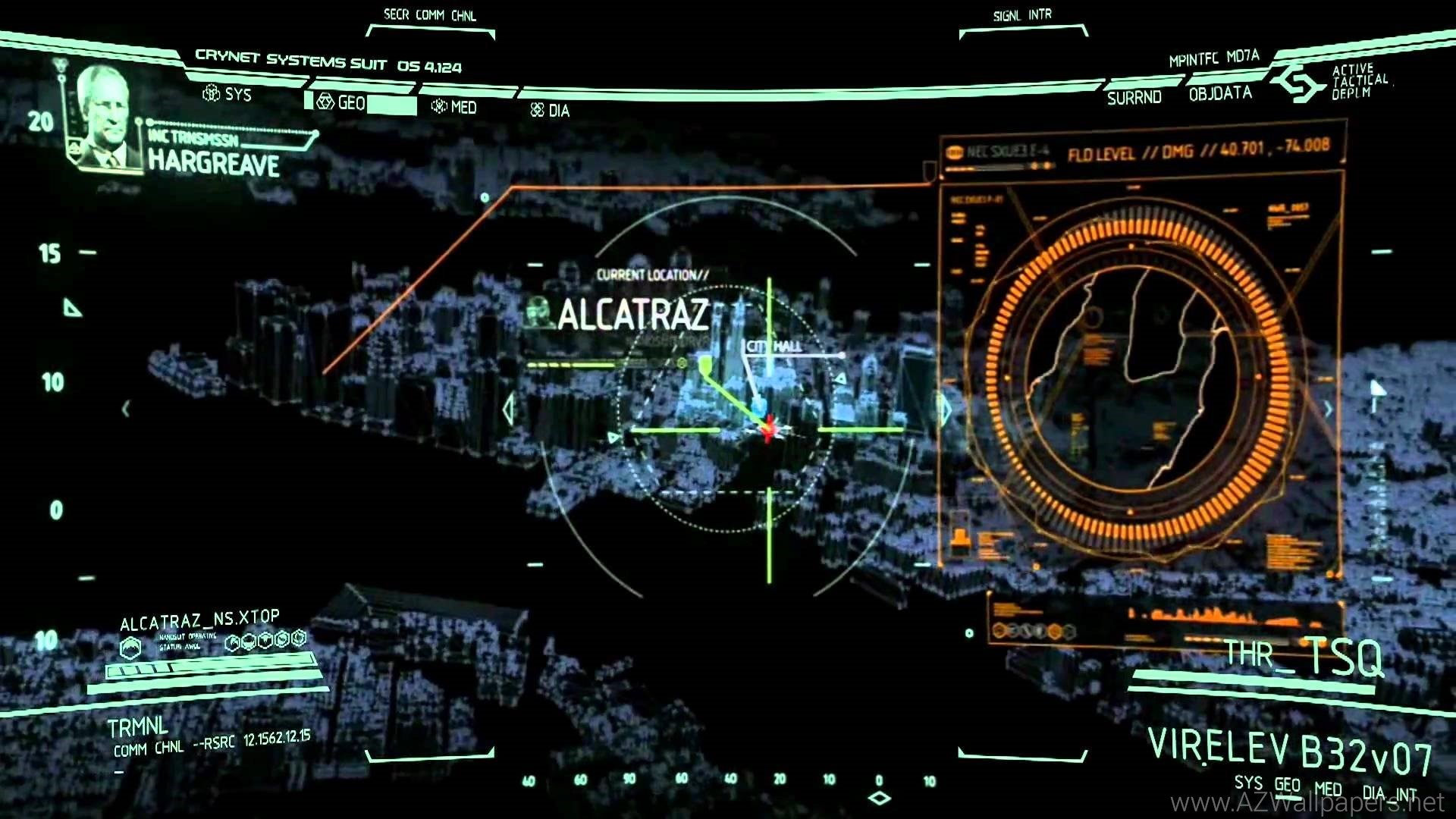The image size is (1456, 819).
Task: Click the hexagonal nanosuit operative status icon
Action: pos(130,646)
